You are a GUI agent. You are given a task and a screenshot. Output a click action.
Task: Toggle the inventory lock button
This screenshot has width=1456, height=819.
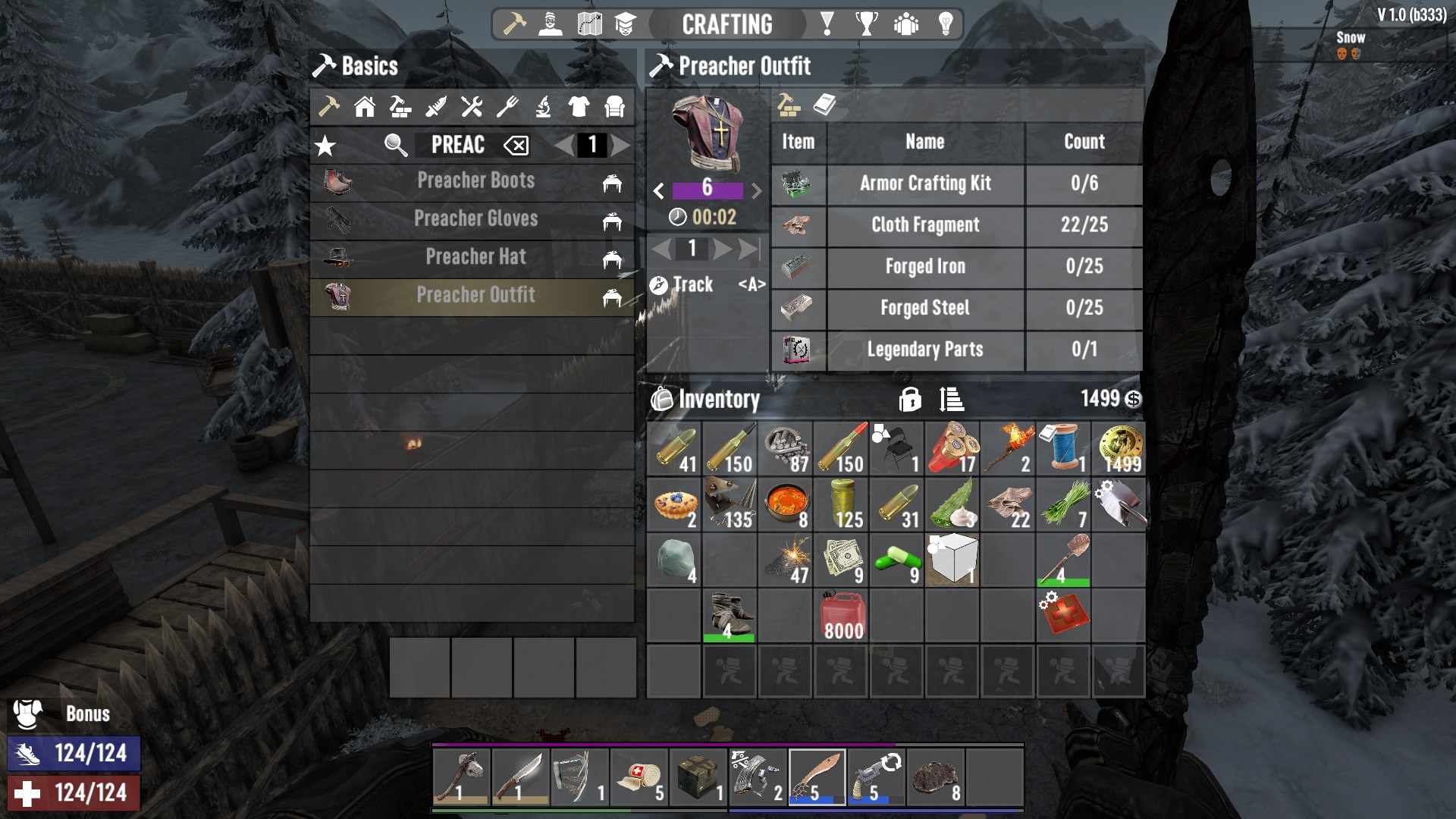pos(910,399)
